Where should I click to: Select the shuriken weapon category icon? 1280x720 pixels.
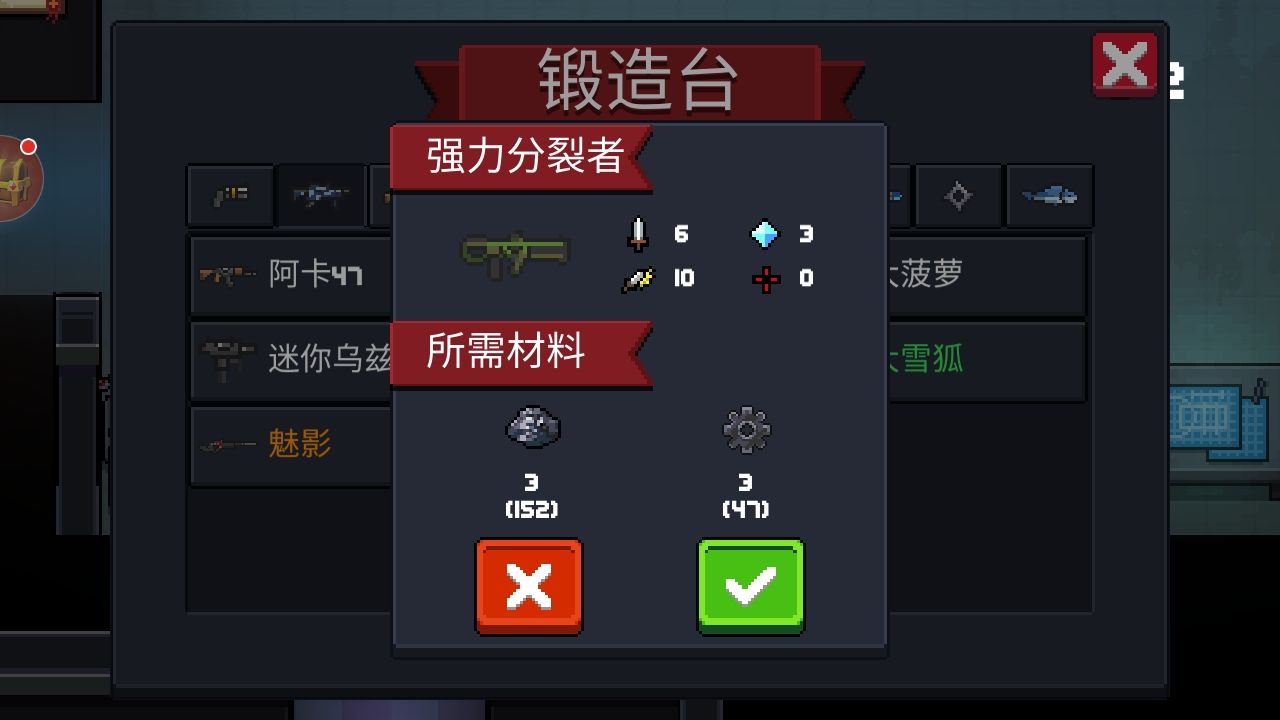coord(956,196)
